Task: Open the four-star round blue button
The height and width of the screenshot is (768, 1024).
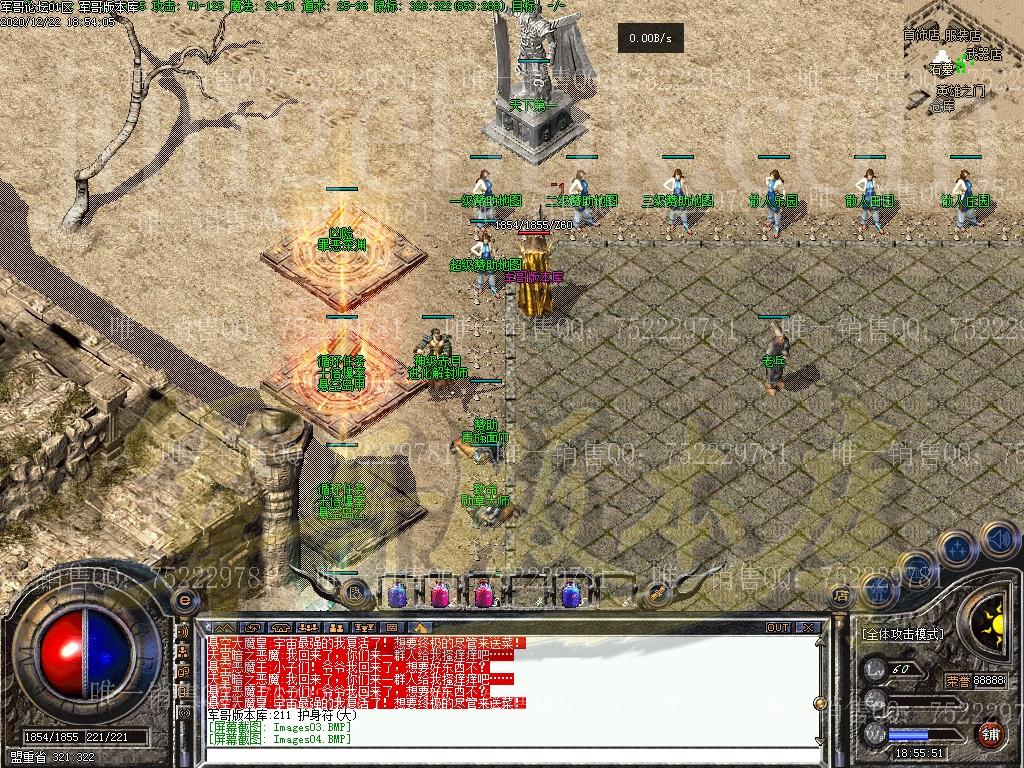Action: (x=957, y=549)
